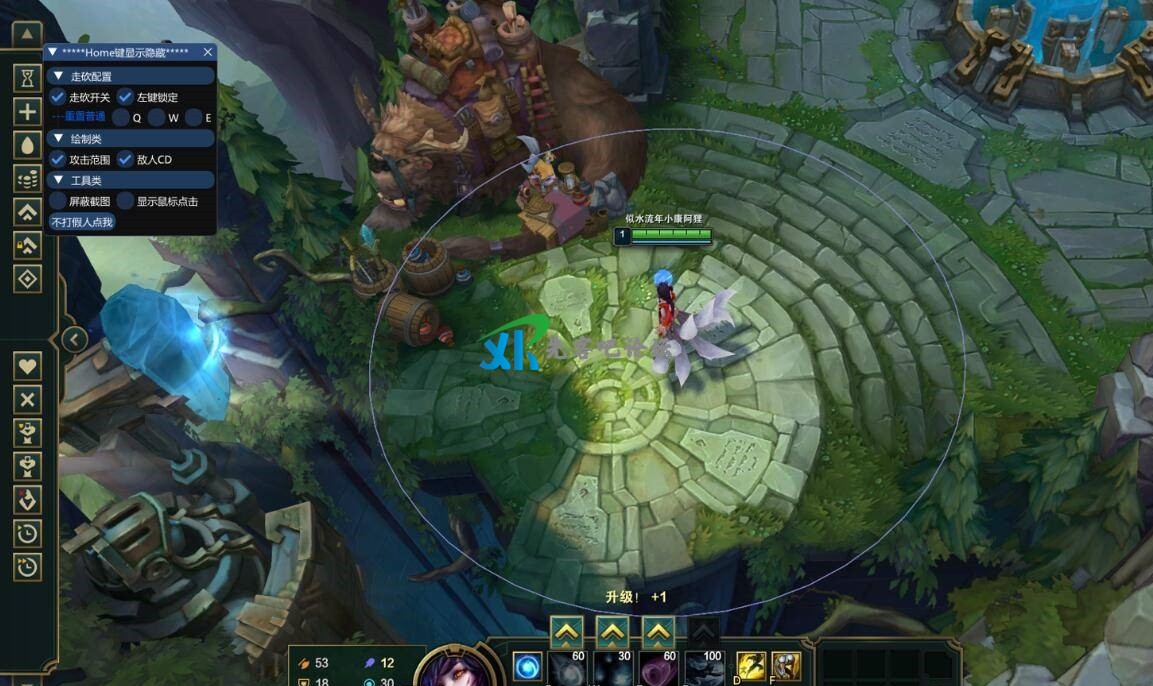
Task: Click the 不打假人点我 button
Action: tap(82, 222)
